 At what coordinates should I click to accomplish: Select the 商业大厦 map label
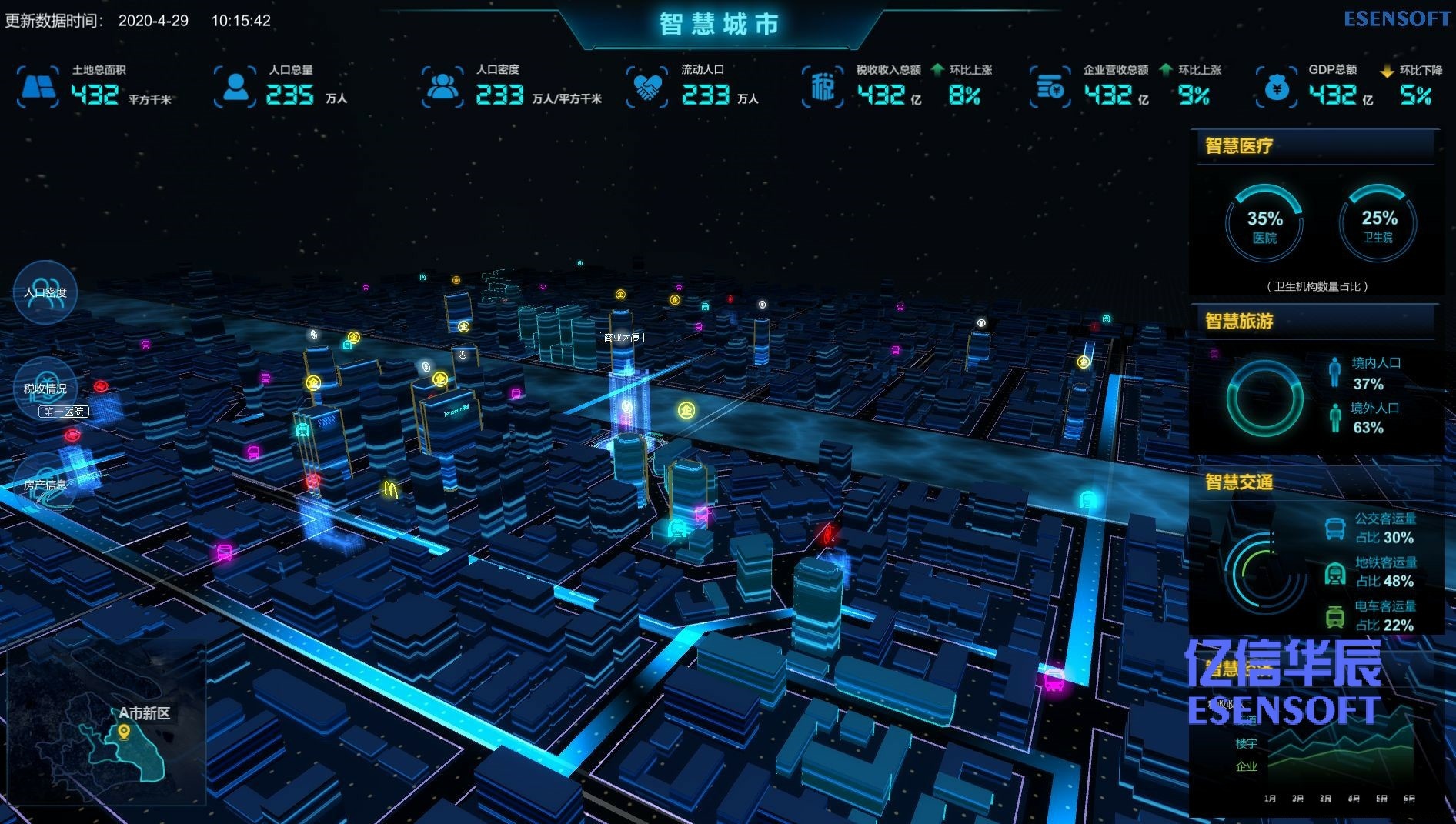click(x=622, y=337)
